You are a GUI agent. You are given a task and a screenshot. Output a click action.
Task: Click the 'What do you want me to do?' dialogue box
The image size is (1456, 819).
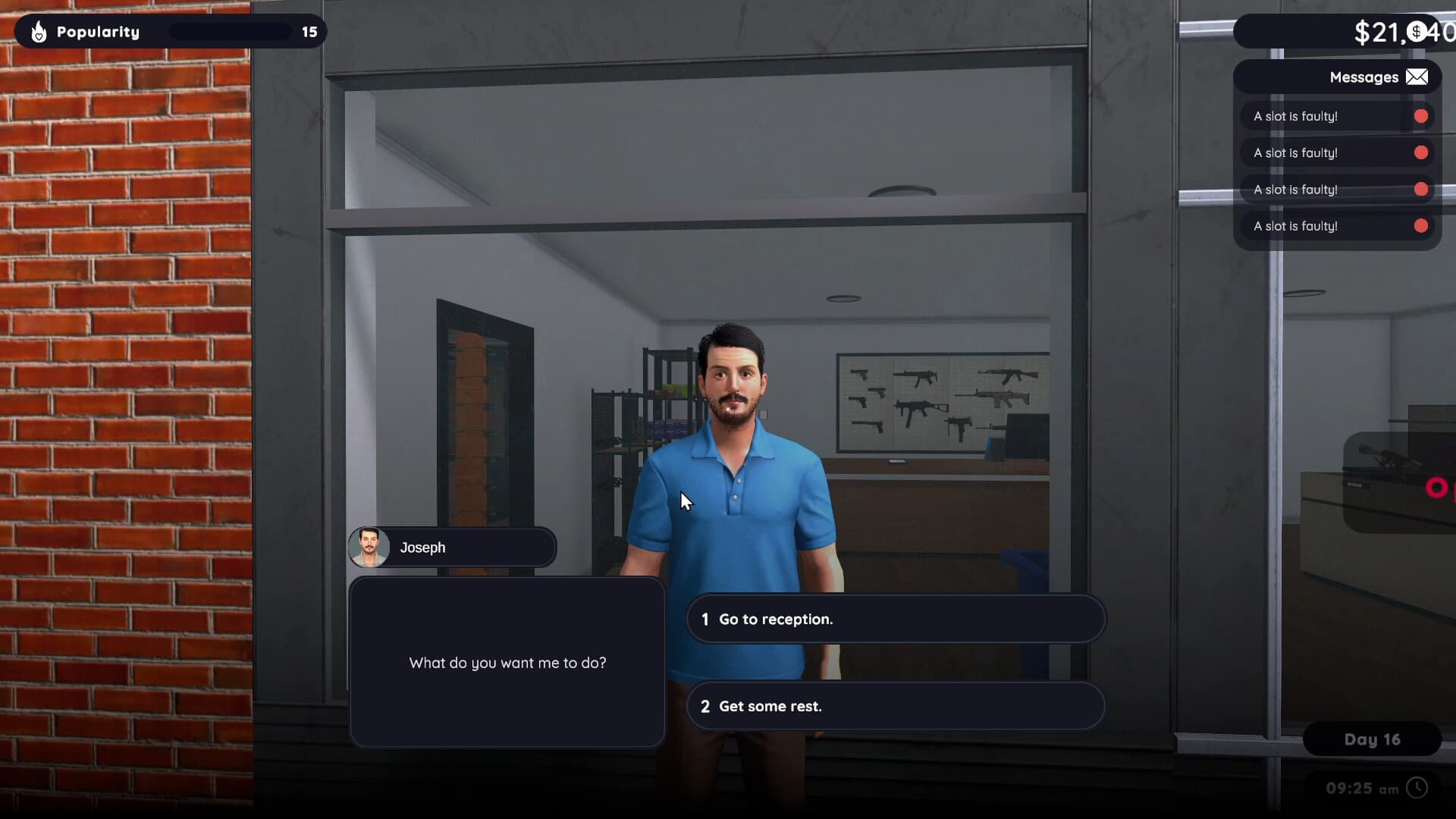point(507,662)
